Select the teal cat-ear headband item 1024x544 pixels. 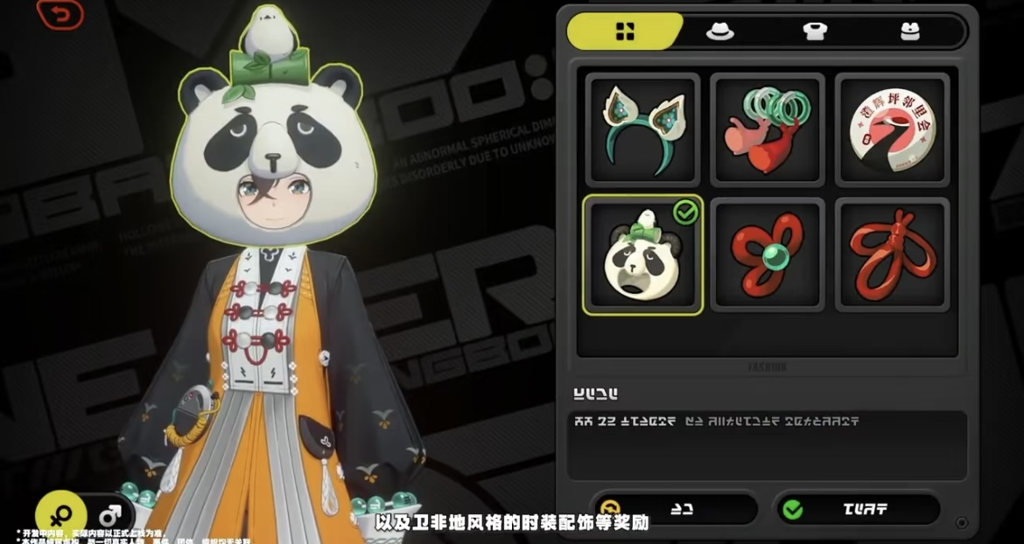[x=642, y=130]
